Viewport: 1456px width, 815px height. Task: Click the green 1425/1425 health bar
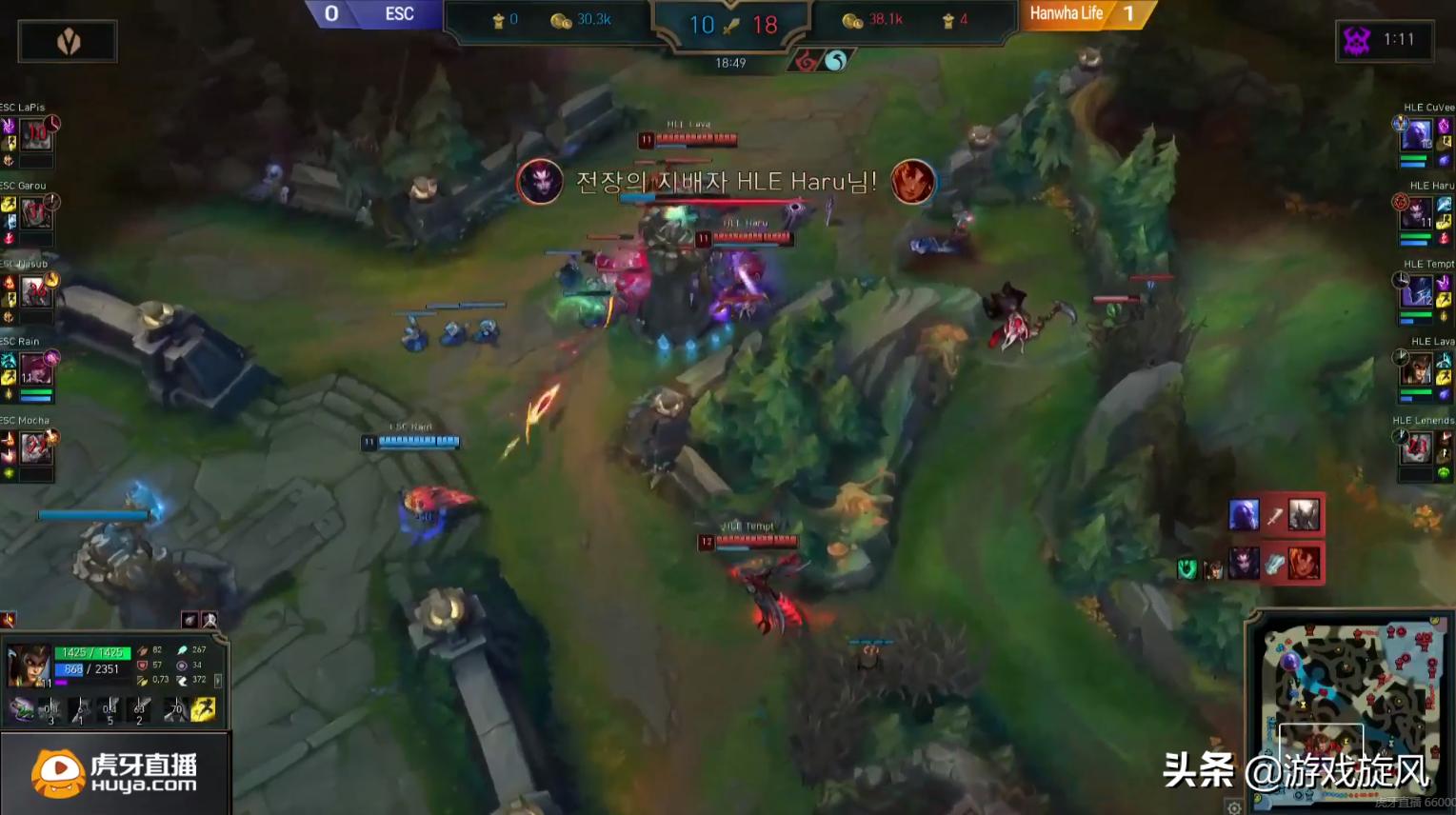click(x=92, y=652)
